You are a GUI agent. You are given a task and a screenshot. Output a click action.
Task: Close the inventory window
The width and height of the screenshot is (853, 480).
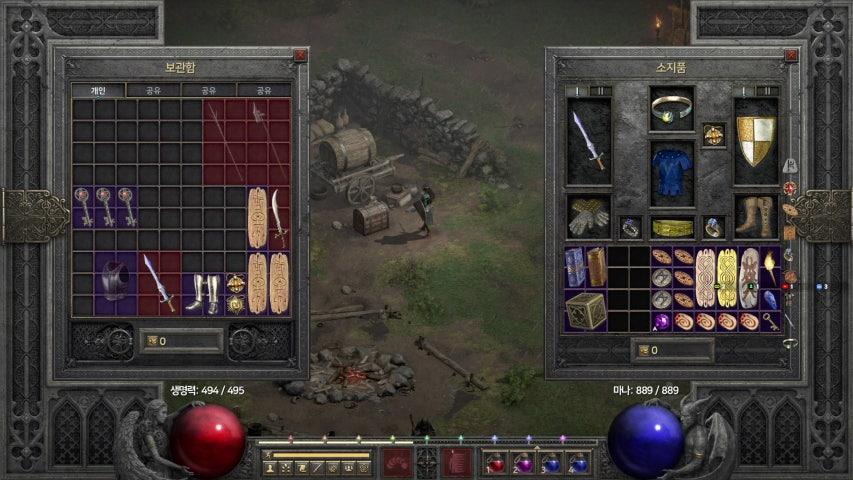[794, 57]
